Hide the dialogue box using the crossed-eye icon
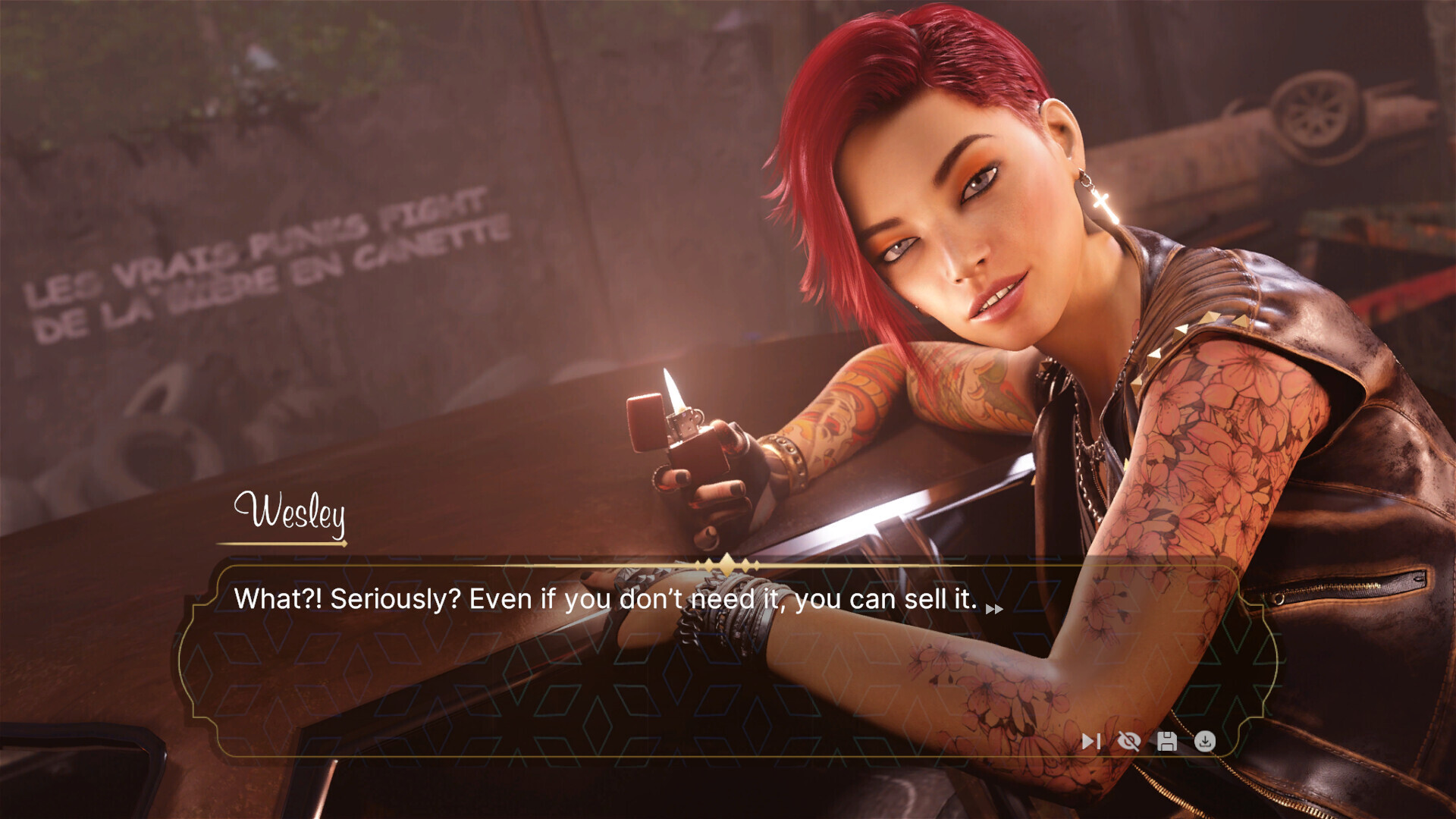Image resolution: width=1456 pixels, height=819 pixels. pyautogui.click(x=1128, y=741)
